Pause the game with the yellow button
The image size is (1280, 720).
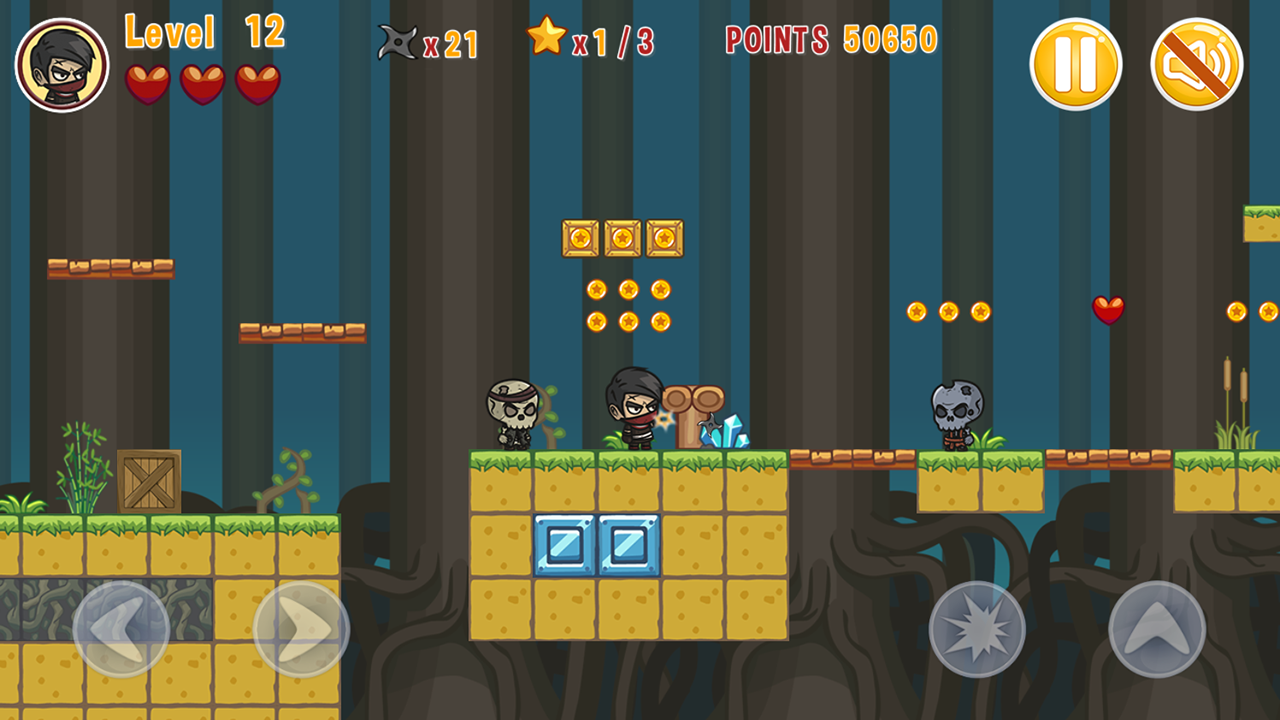click(1076, 64)
